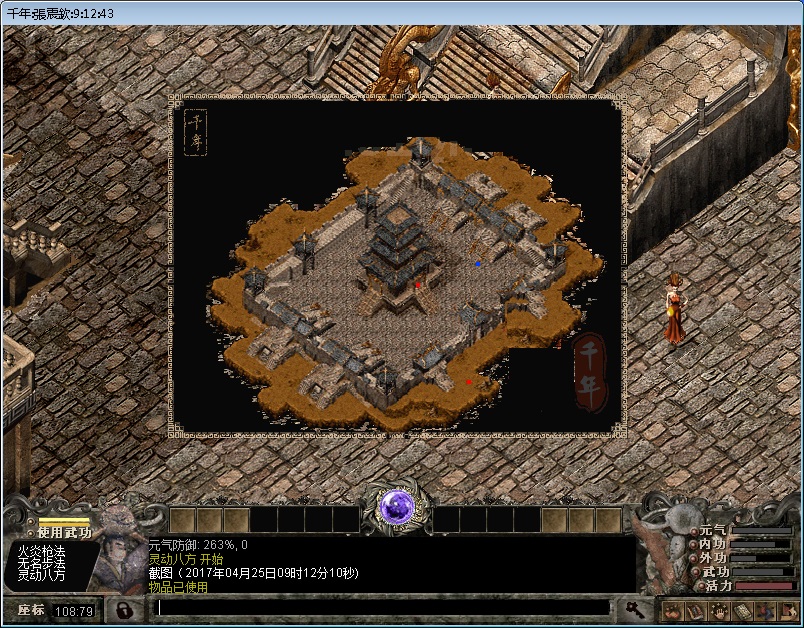The image size is (804, 628).
Task: Open the pouch icon in the bottom toolbar
Action: coord(672,610)
